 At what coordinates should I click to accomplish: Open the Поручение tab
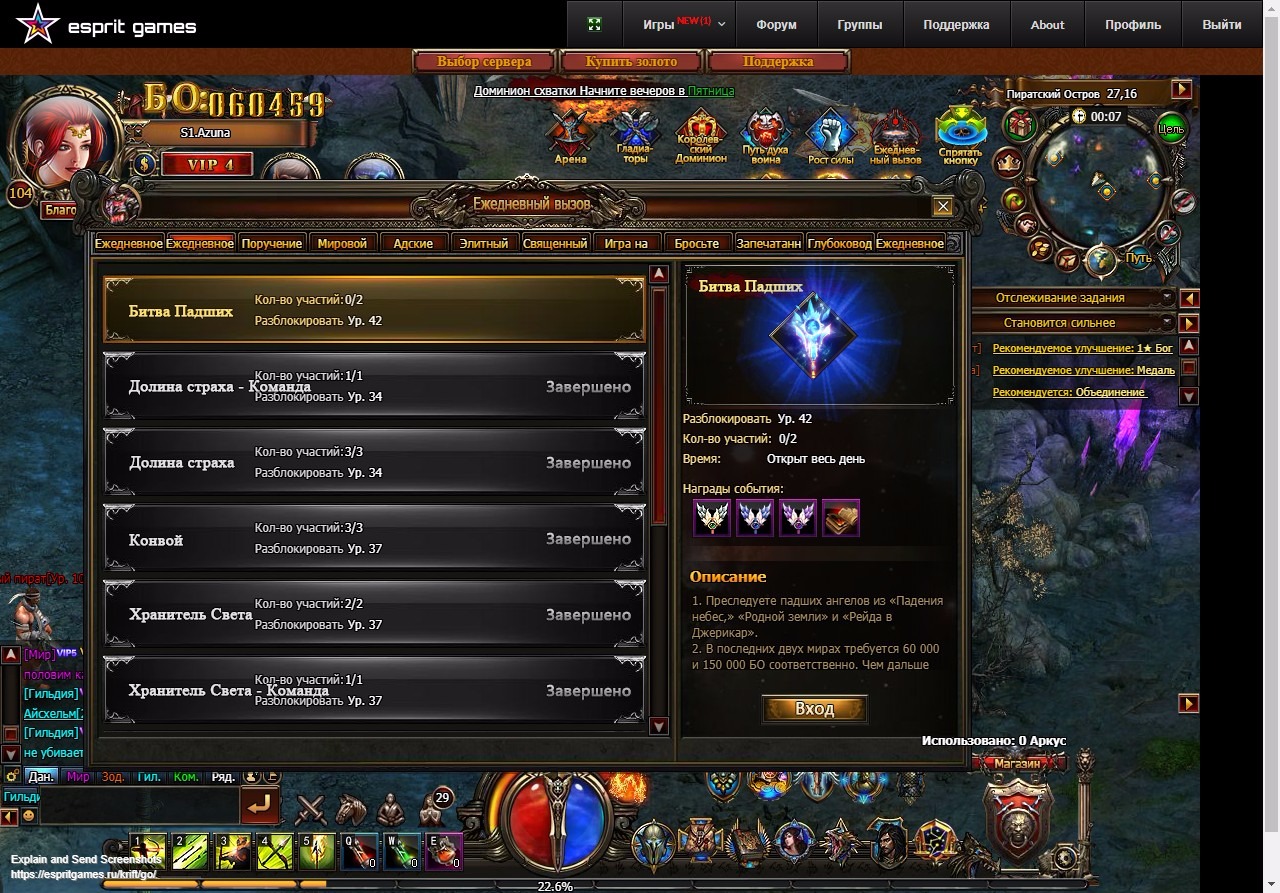coord(271,243)
